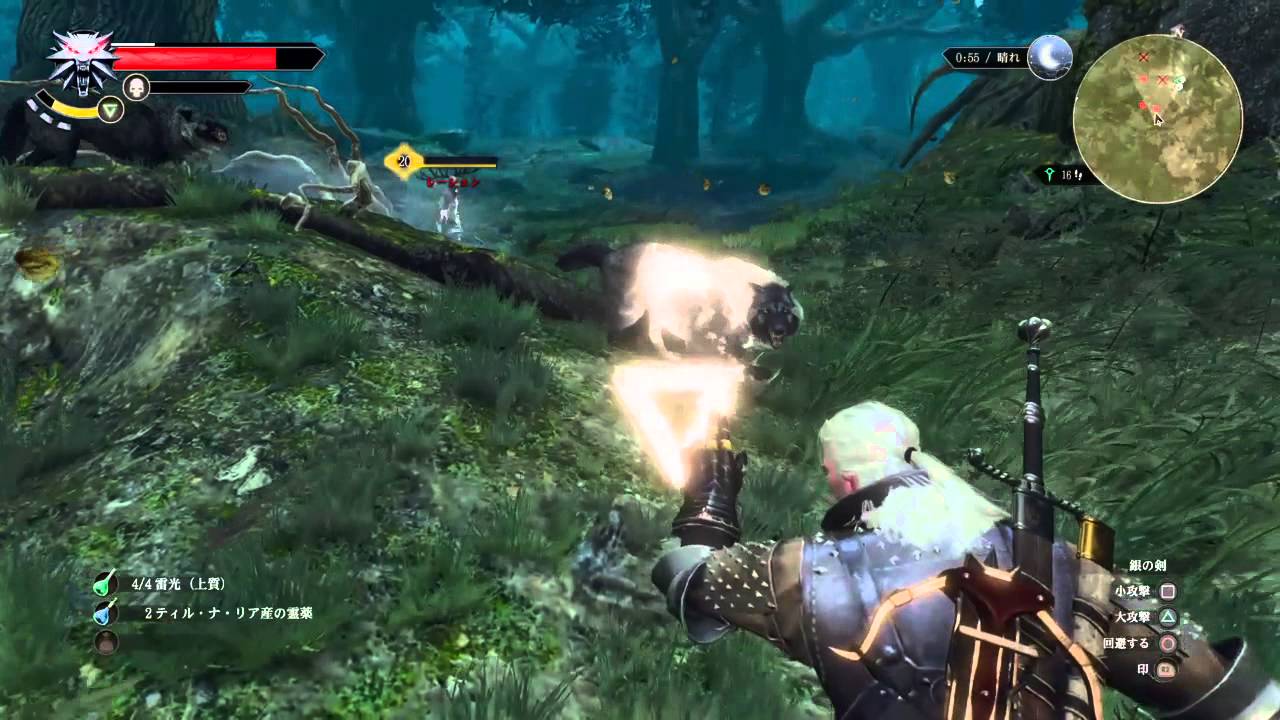This screenshot has width=1280, height=720.
Task: Click the green quest marker on minimap
Action: [x=1180, y=82]
